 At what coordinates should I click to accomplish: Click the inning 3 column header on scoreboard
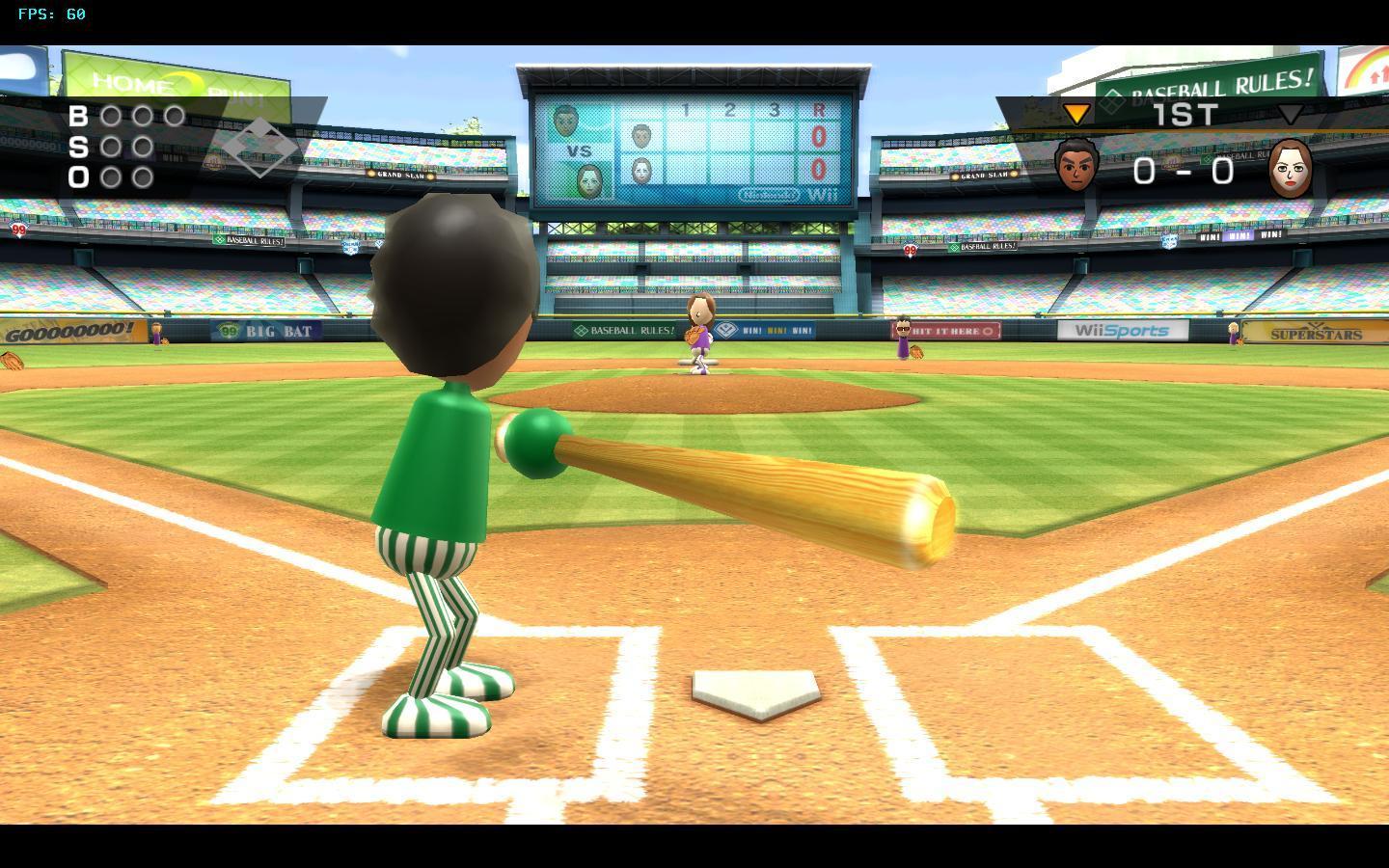774,110
